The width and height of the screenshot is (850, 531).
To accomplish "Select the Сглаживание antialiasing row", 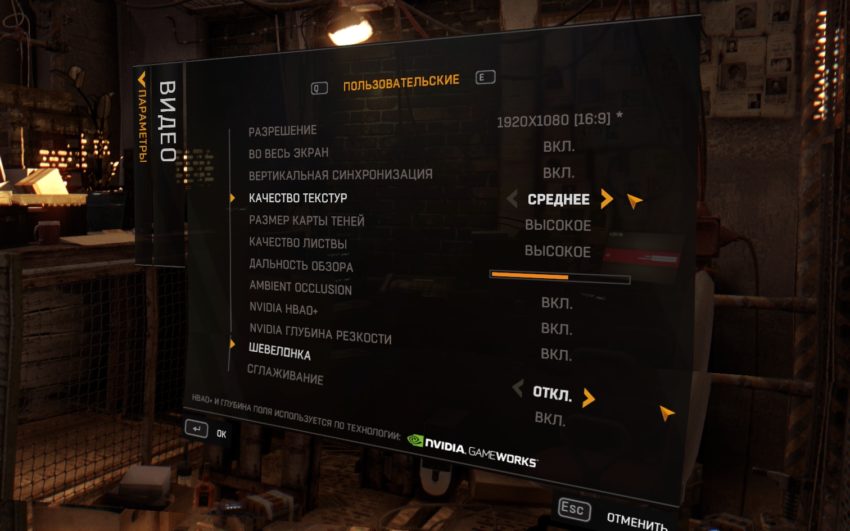I will (x=285, y=377).
